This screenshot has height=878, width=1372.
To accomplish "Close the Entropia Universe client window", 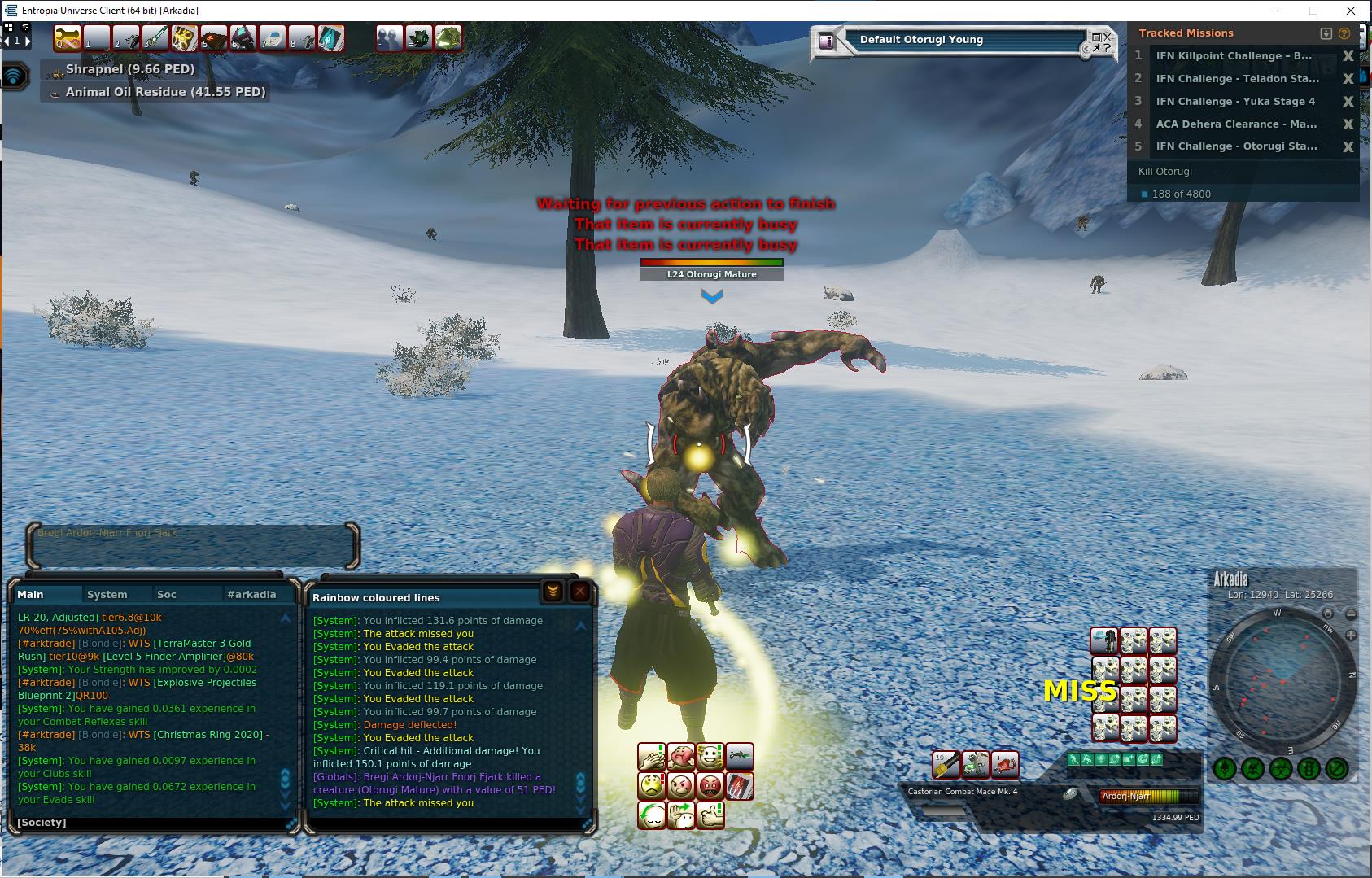I will tap(1351, 11).
